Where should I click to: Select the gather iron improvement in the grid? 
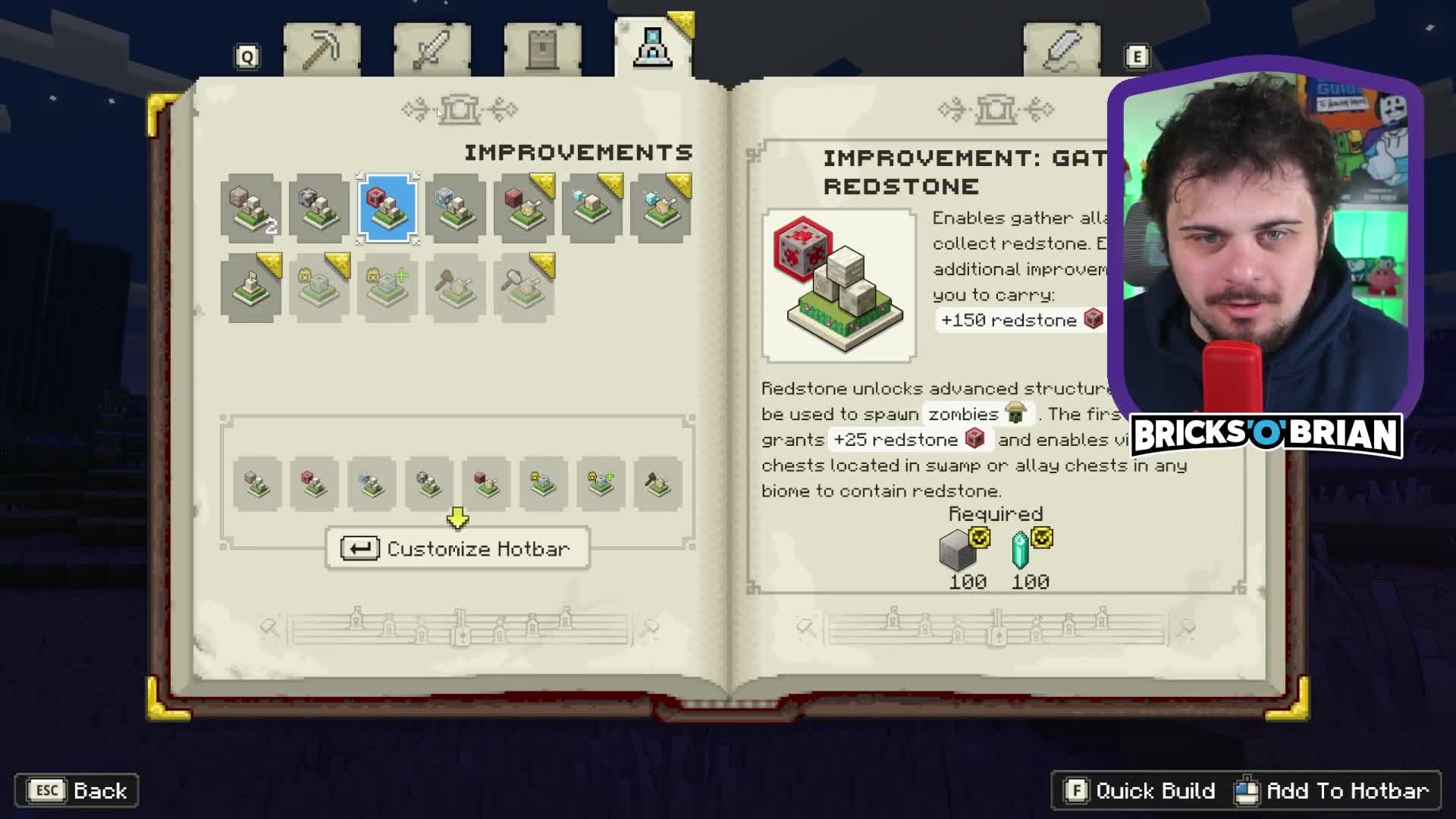(251, 209)
